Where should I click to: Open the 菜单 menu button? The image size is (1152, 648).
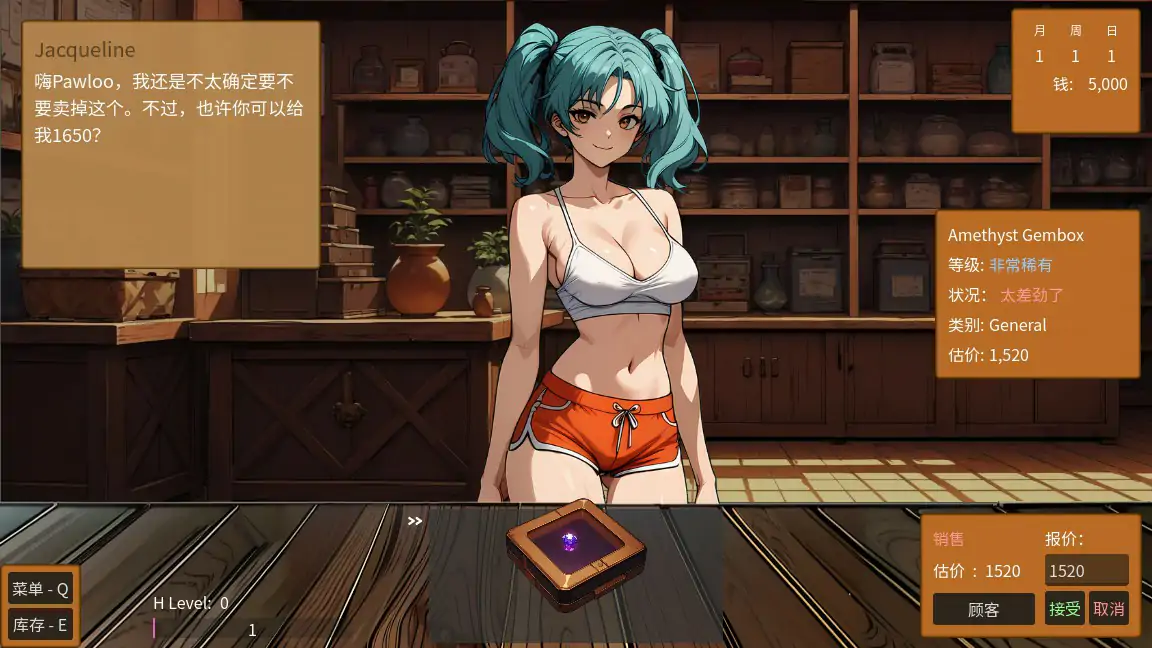click(x=40, y=589)
